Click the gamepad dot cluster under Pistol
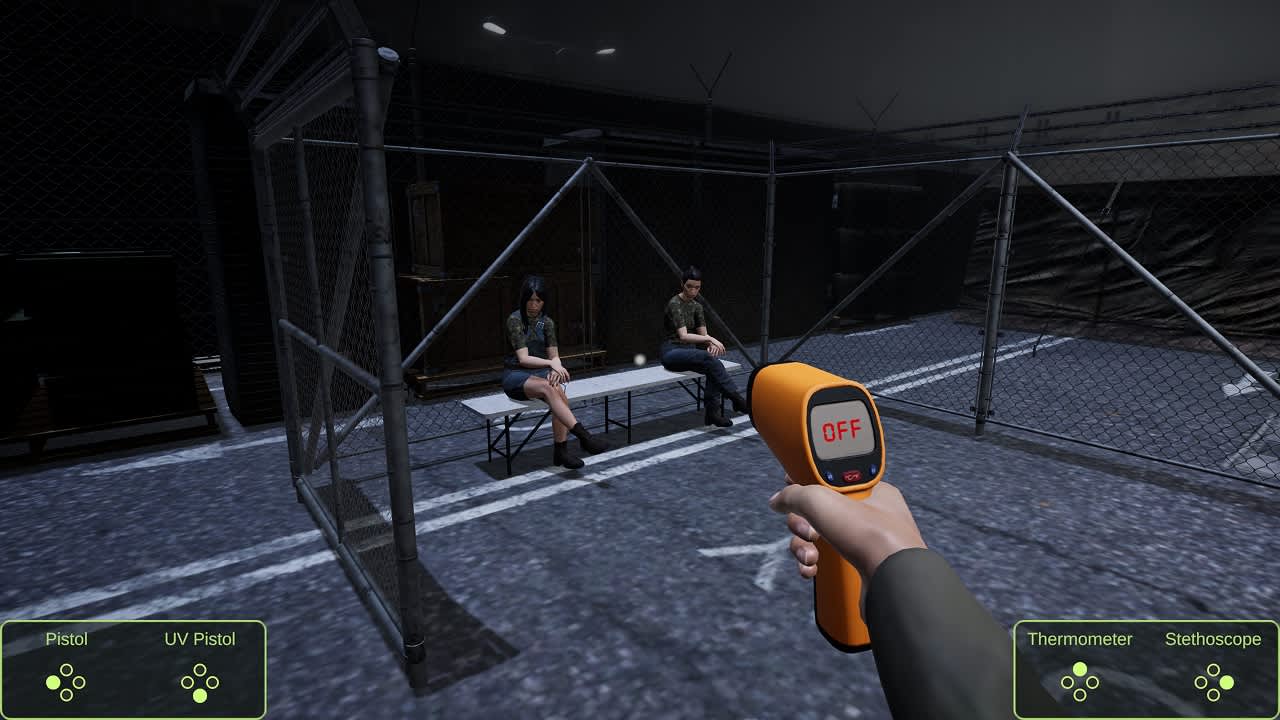The width and height of the screenshot is (1280, 720). click(x=66, y=682)
